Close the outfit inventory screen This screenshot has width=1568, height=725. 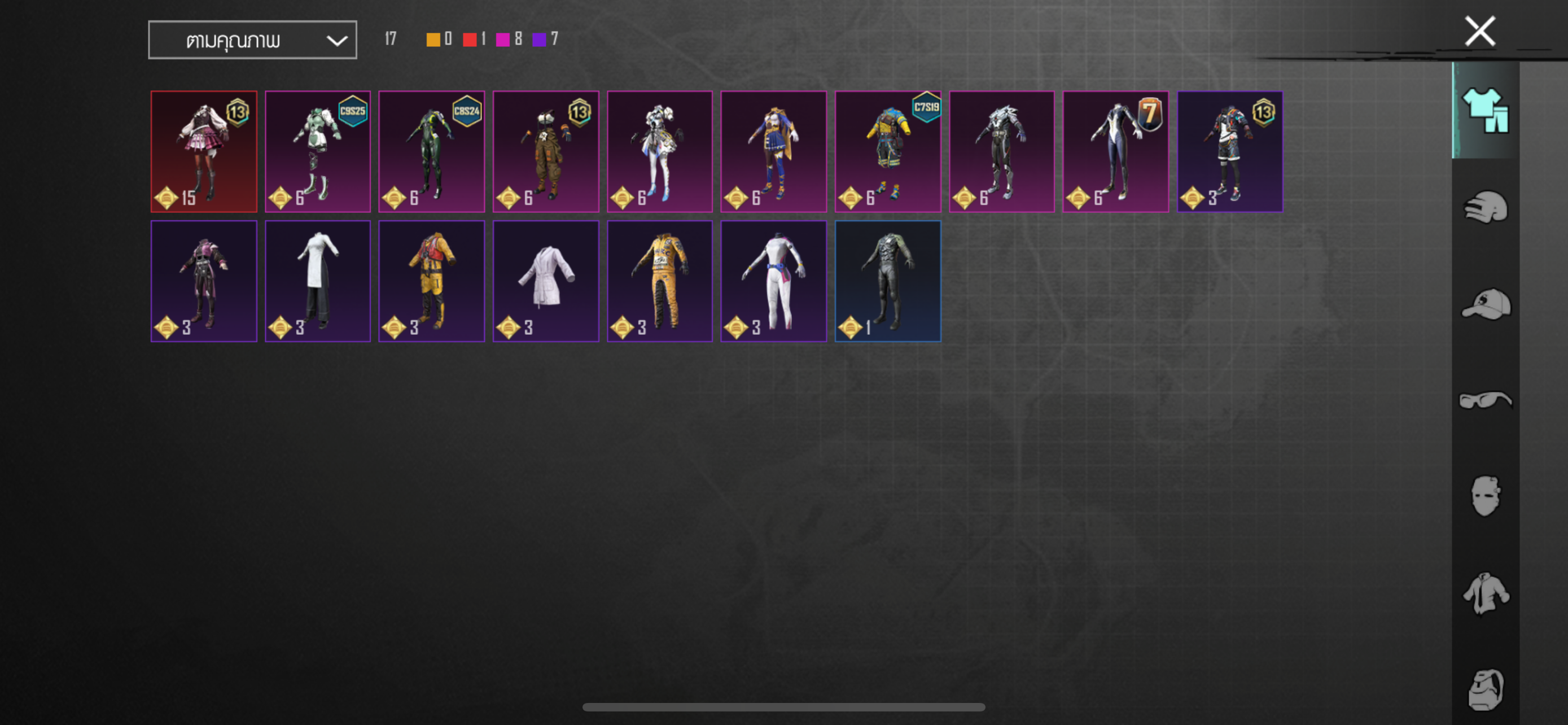[x=1479, y=32]
